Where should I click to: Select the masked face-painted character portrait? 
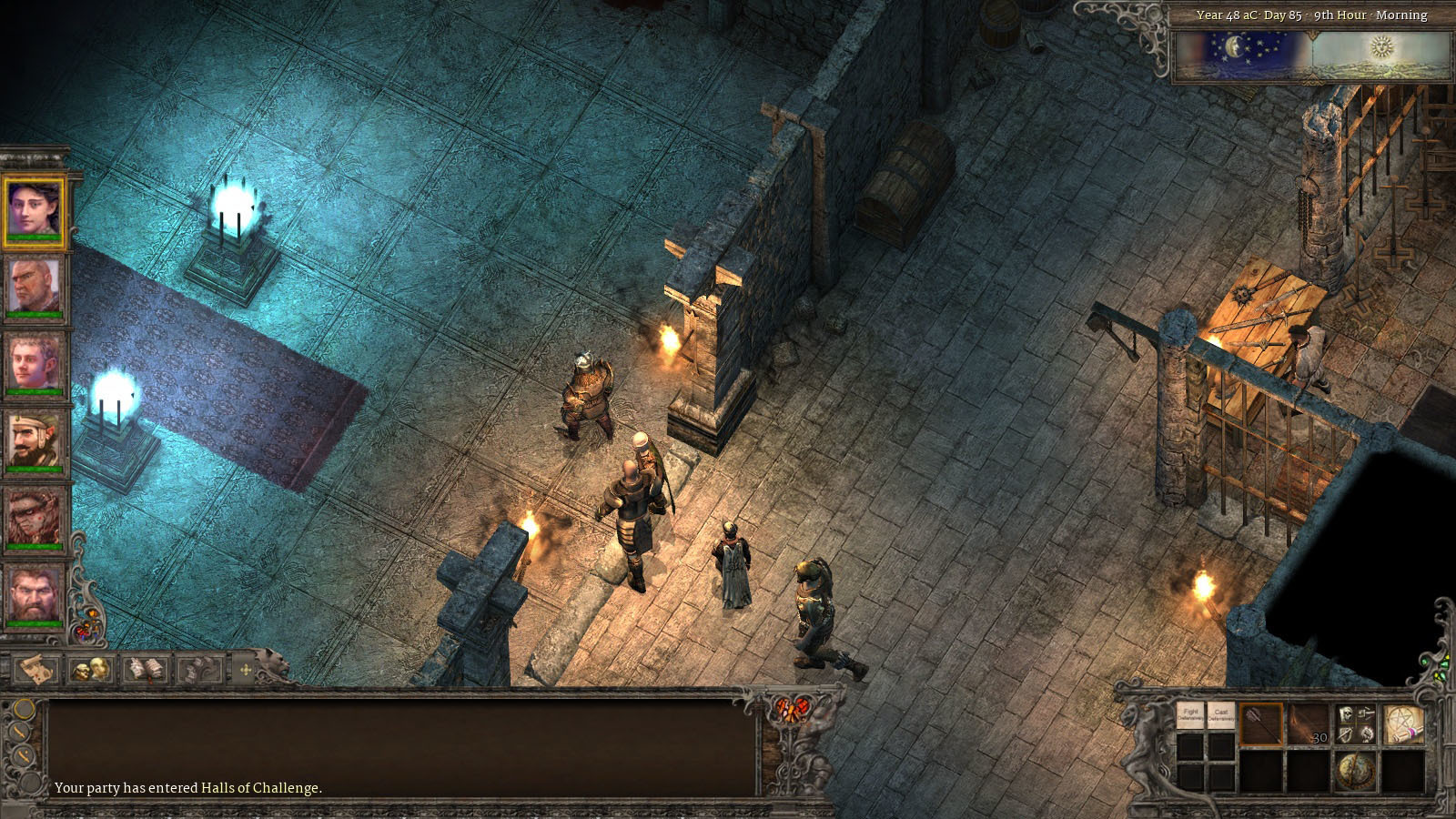[x=35, y=516]
